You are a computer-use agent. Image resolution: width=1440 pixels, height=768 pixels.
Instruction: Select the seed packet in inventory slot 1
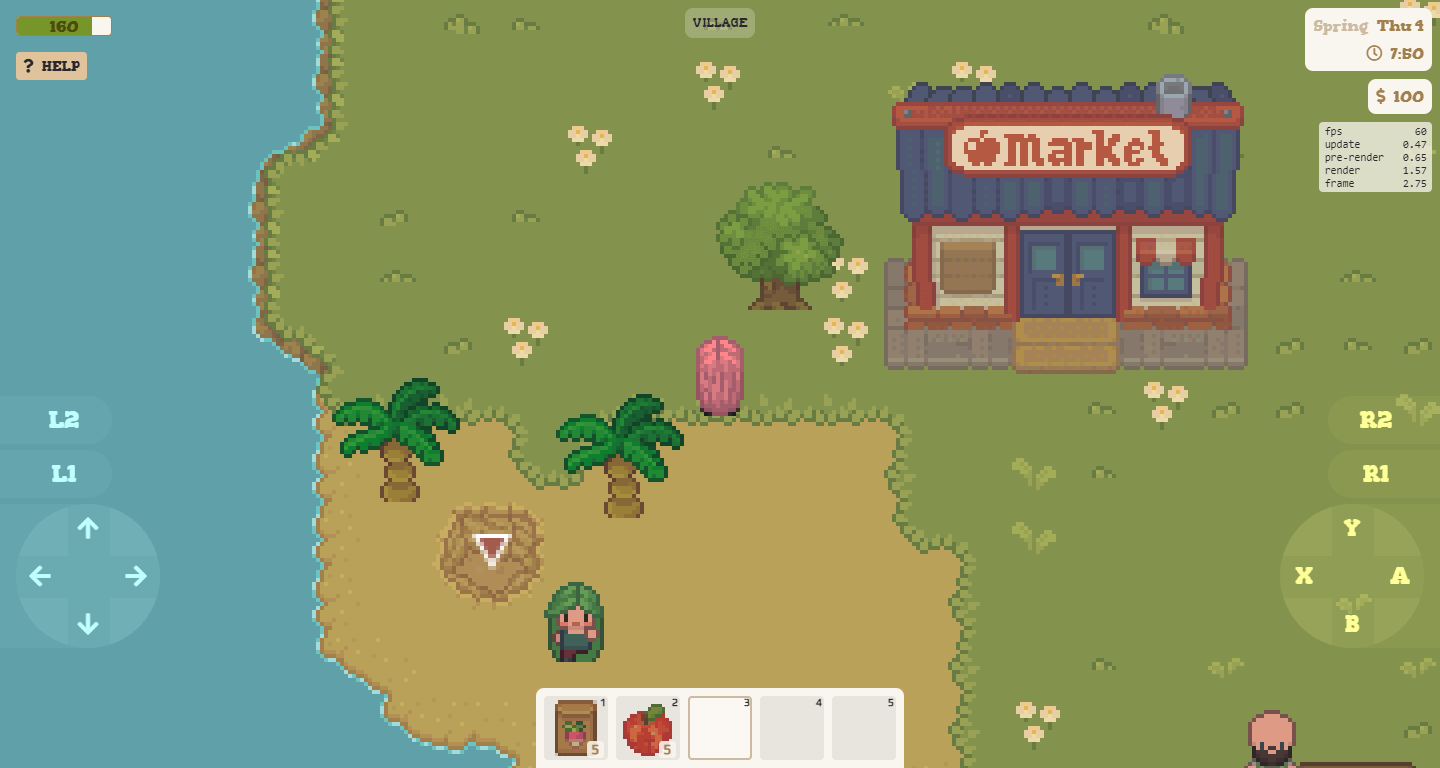[x=575, y=728]
